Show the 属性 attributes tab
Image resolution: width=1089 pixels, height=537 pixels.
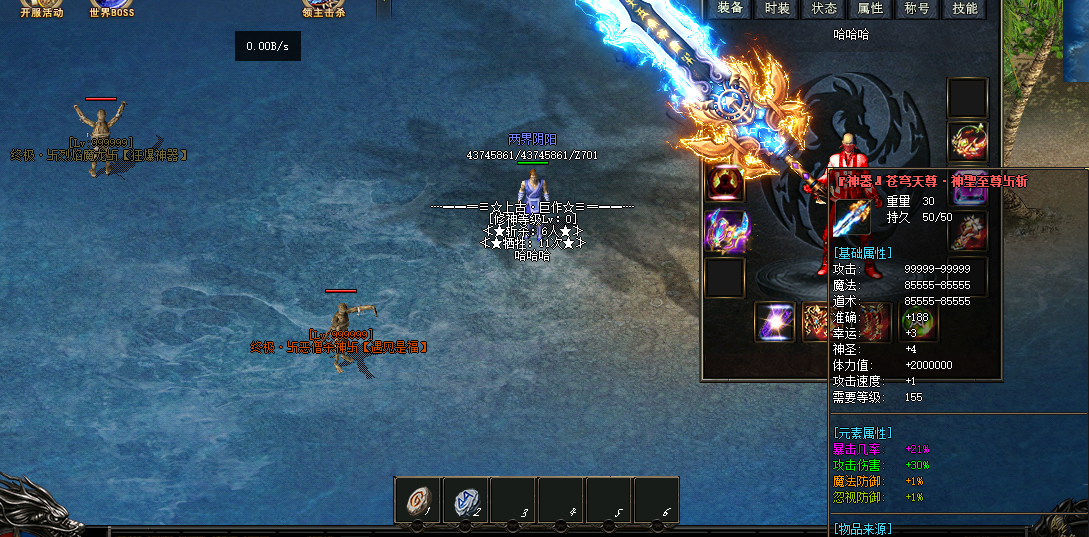(871, 9)
